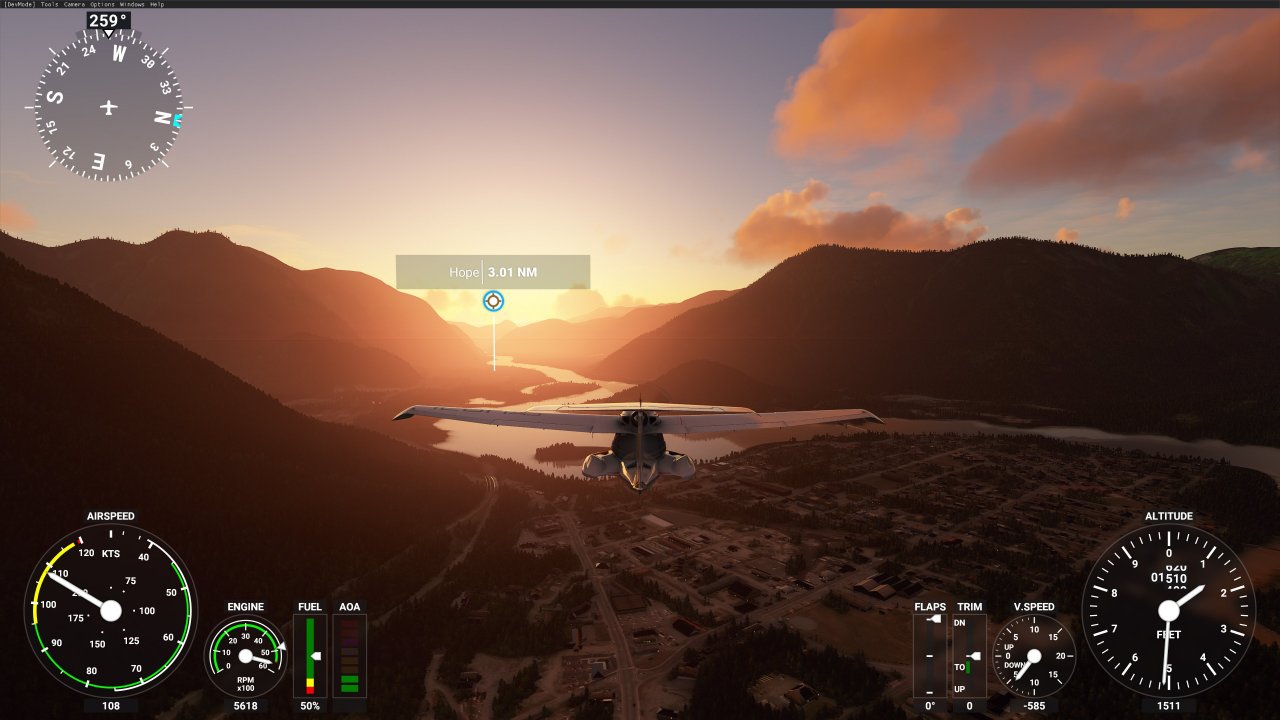This screenshot has height=720, width=1280.
Task: Click the V.SPEED vertical speed dial
Action: click(x=1036, y=655)
